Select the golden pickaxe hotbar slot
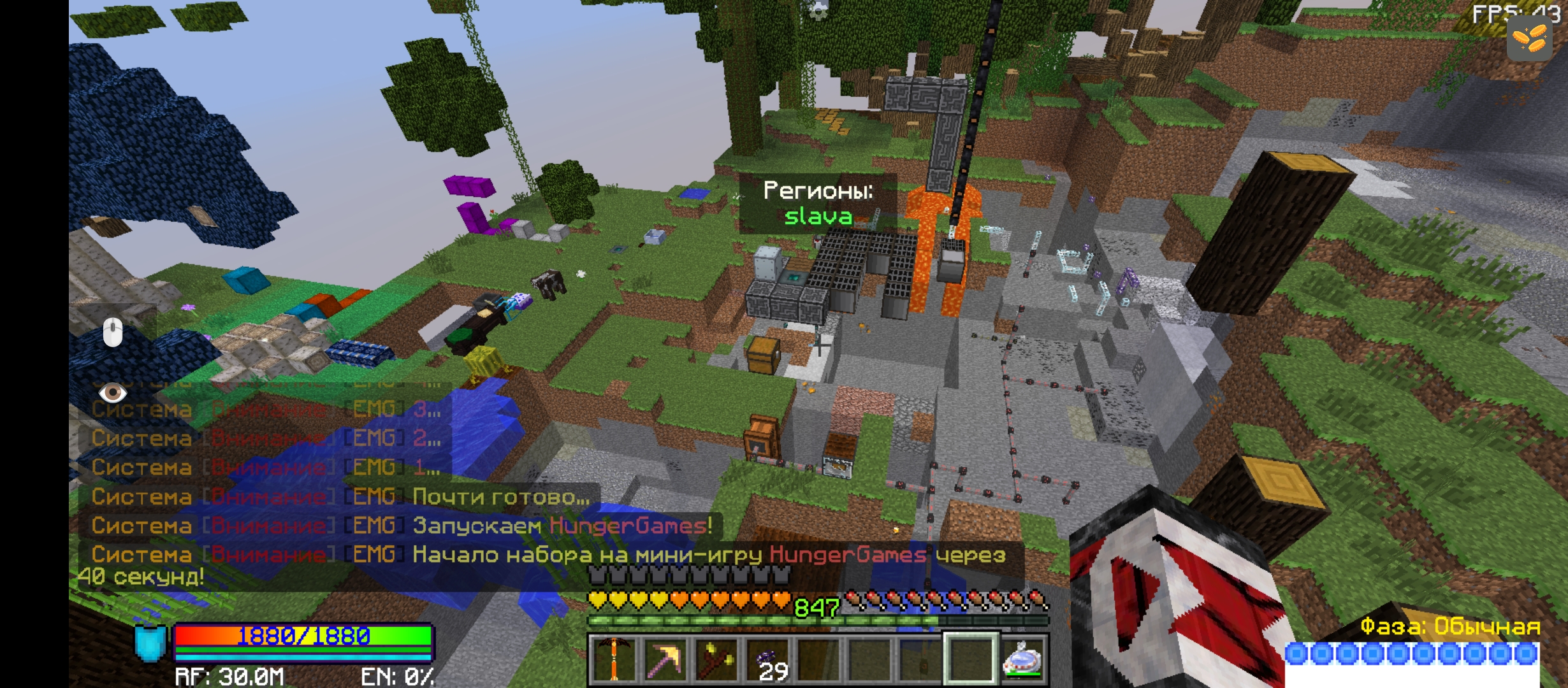 [665, 659]
